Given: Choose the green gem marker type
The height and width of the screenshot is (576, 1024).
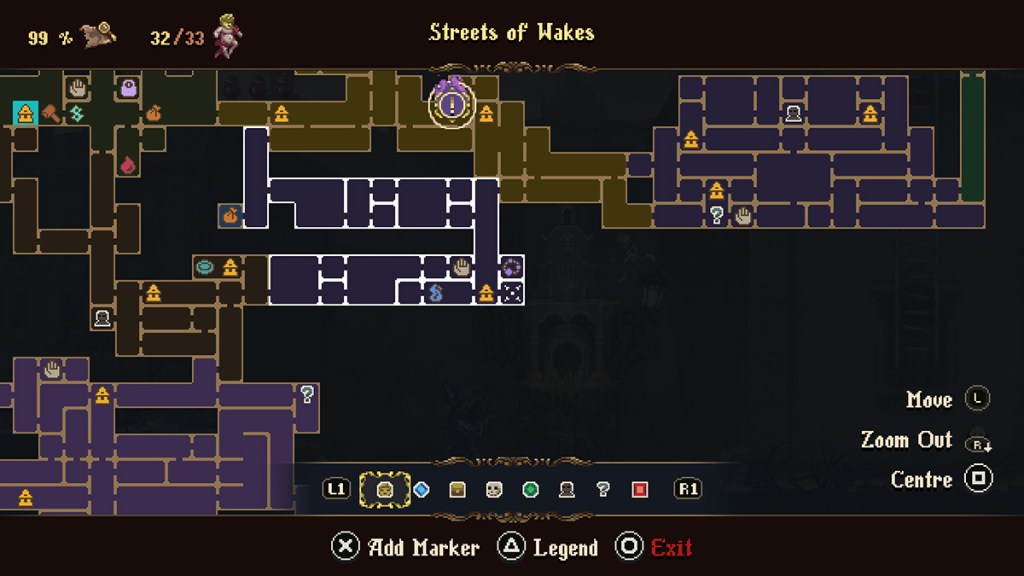Looking at the screenshot, I should tap(531, 489).
